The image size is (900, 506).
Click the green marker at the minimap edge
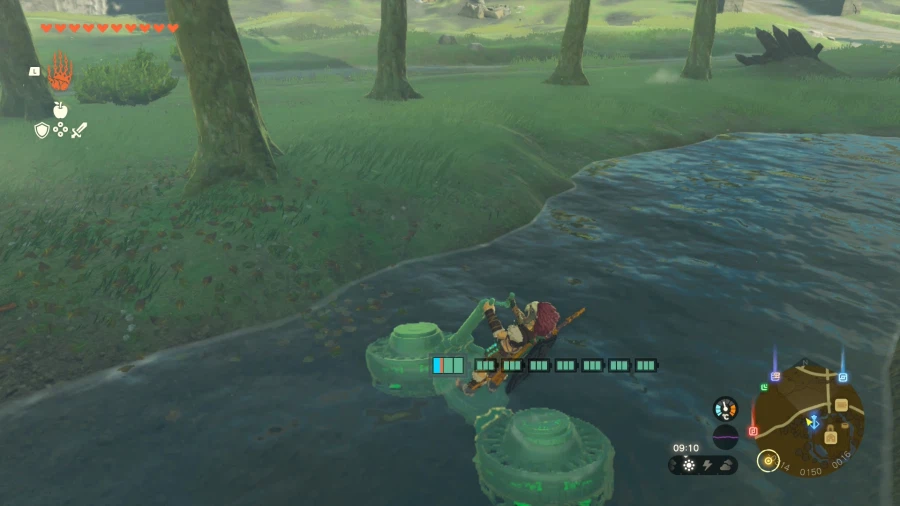click(763, 387)
